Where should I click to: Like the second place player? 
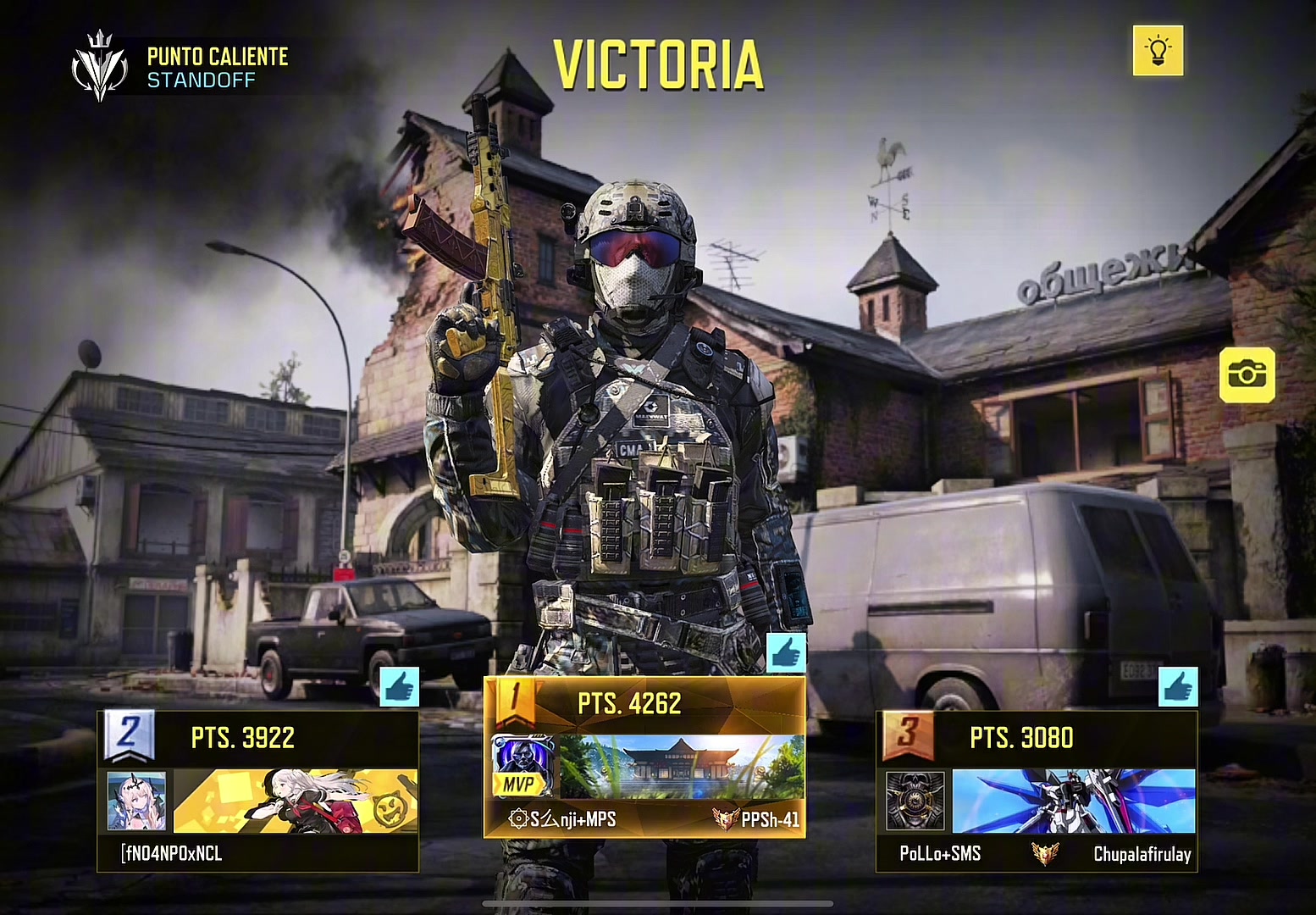pyautogui.click(x=399, y=687)
